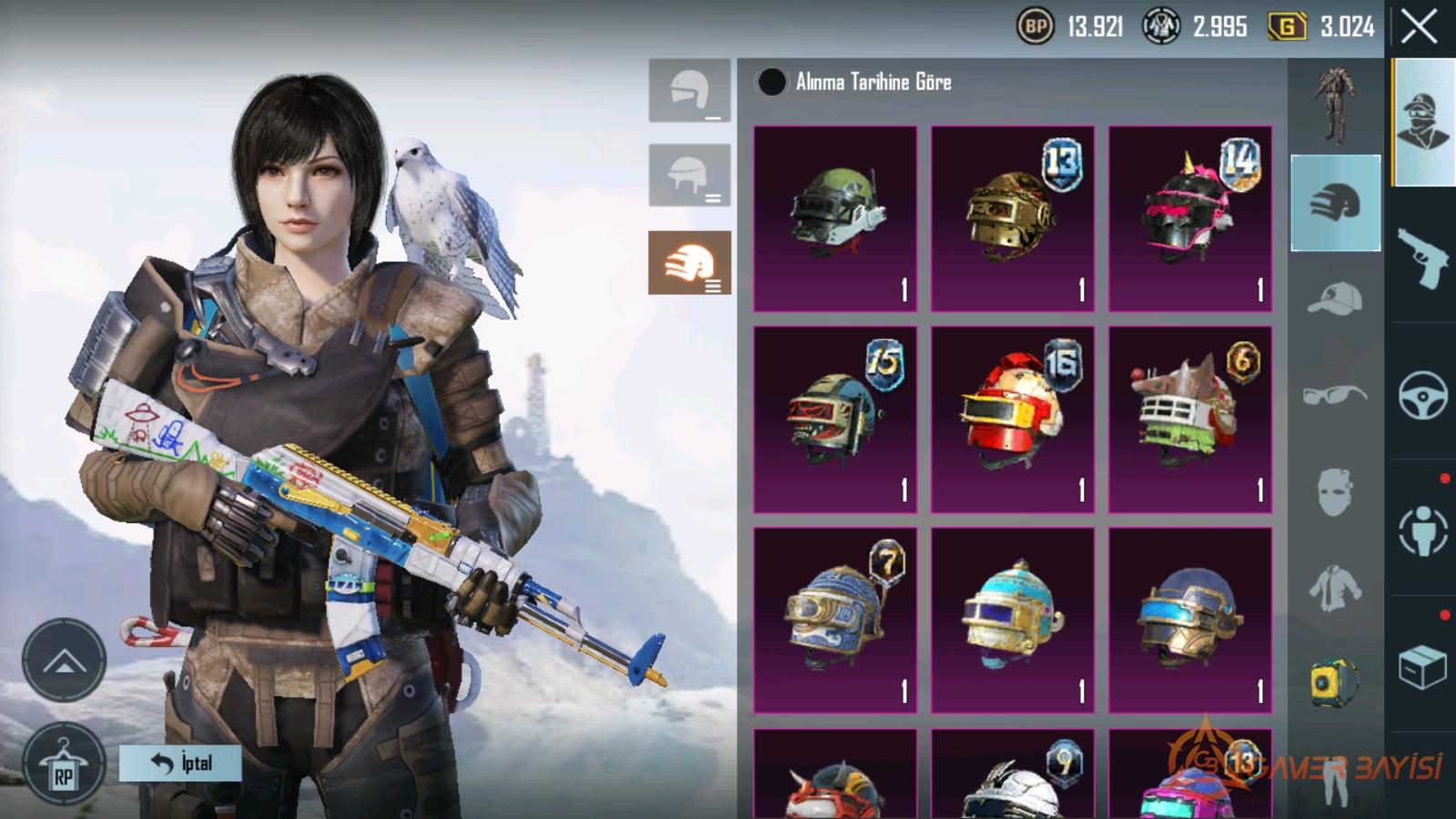Choose the spiked helmet with badge 6
Image resolution: width=1456 pixels, height=819 pixels.
[x=1189, y=420]
